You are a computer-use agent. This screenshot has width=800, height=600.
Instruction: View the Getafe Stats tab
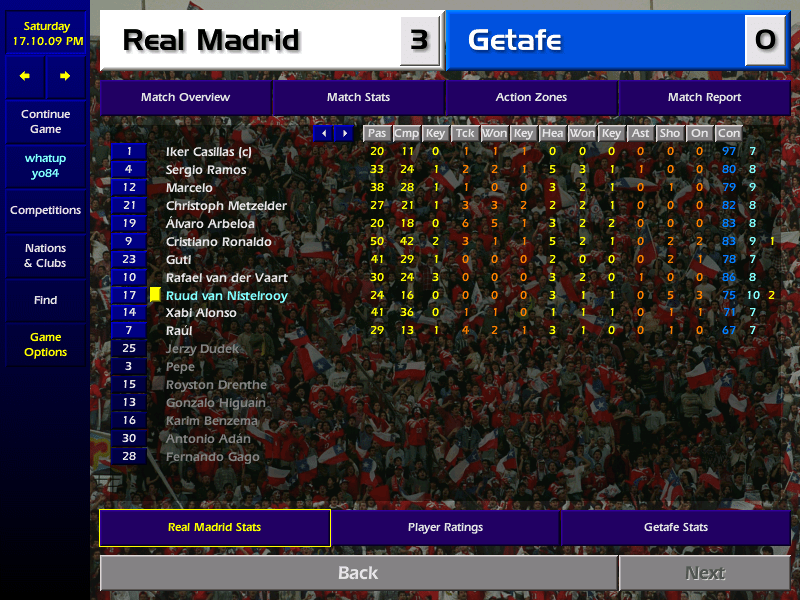tap(675, 527)
